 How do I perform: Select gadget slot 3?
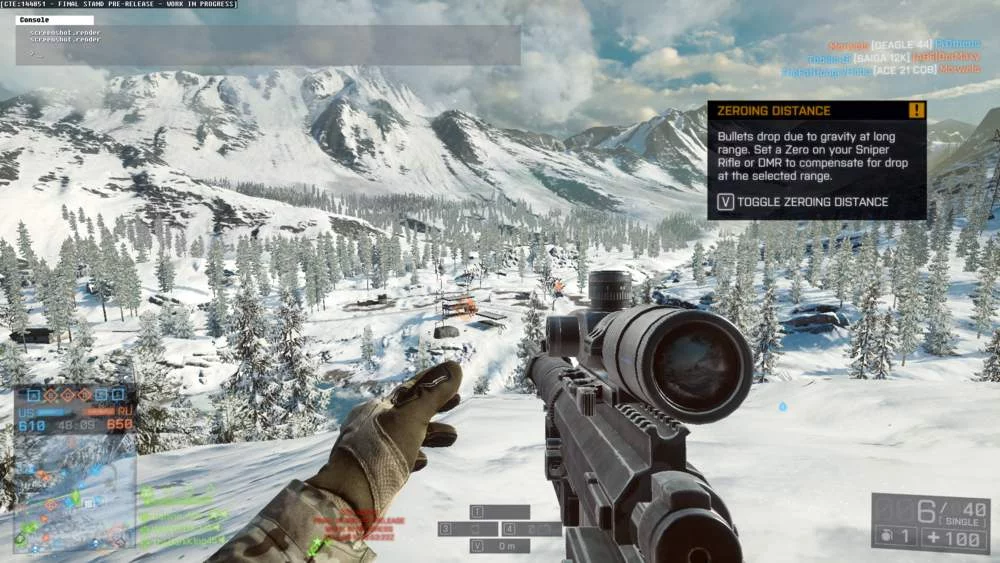[x=467, y=528]
